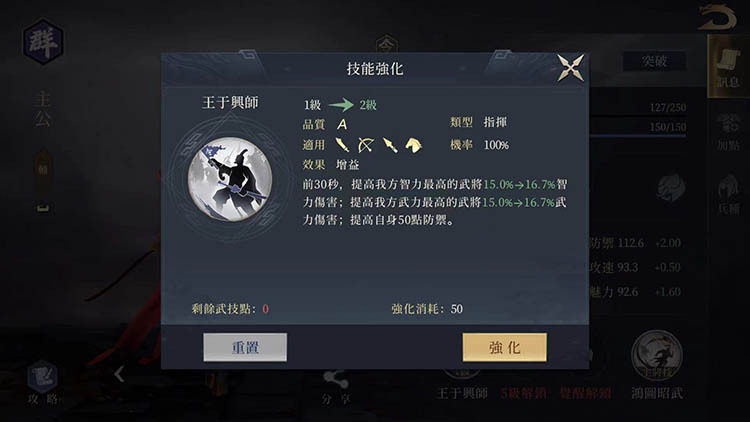This screenshot has height=422, width=750.
Task: Close the 技能強化 dialog
Action: 571,68
